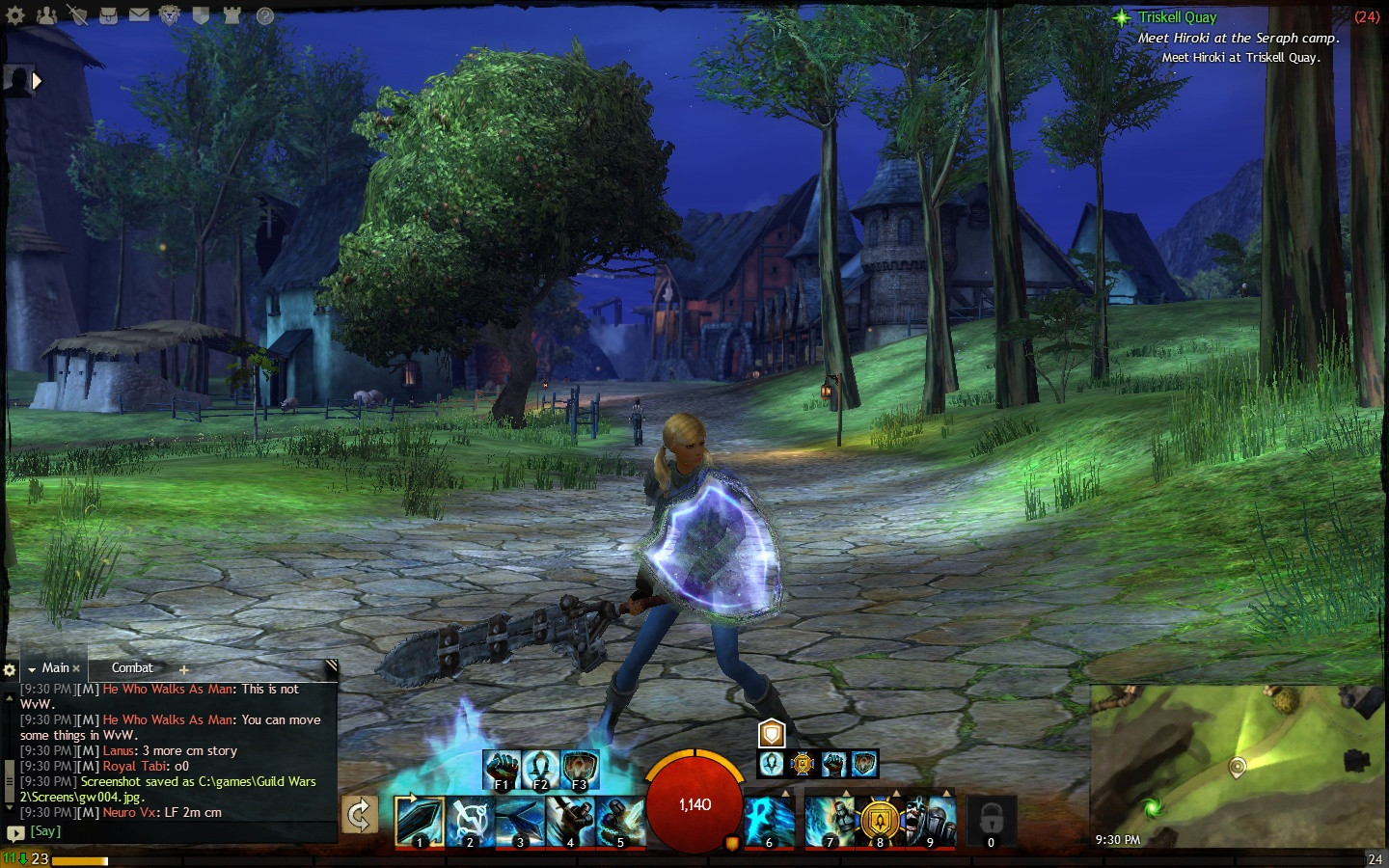1389x868 pixels.
Task: Expand the party portrait arrow
Action: click(37, 81)
